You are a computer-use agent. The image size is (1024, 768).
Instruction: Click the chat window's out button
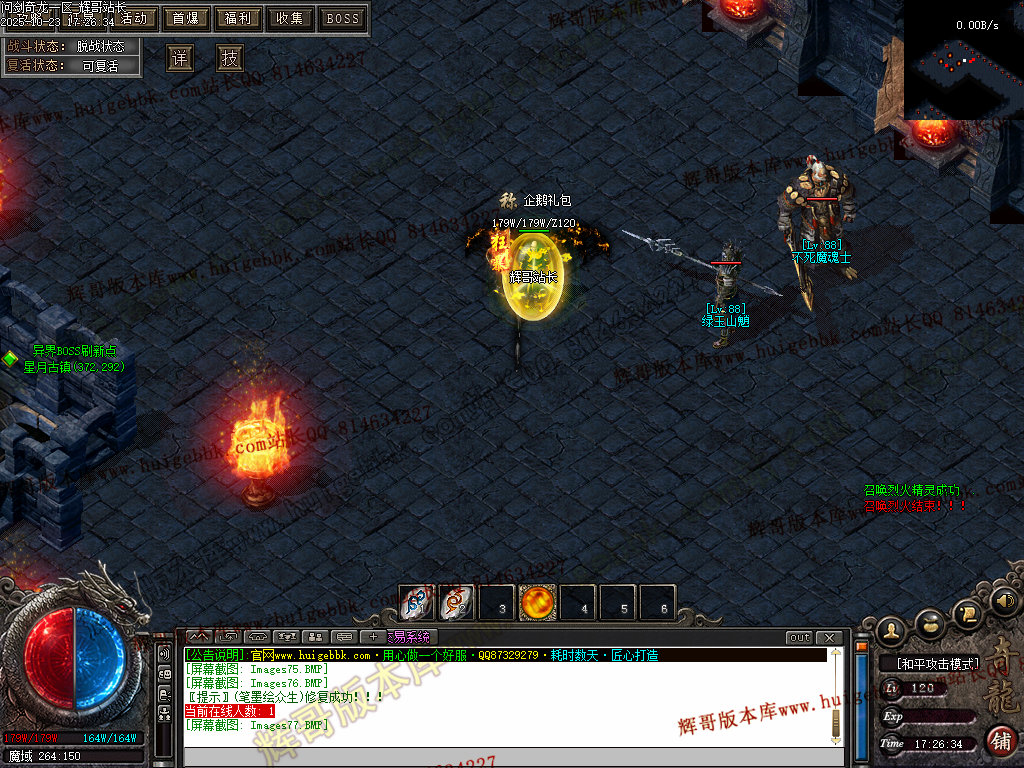click(799, 637)
